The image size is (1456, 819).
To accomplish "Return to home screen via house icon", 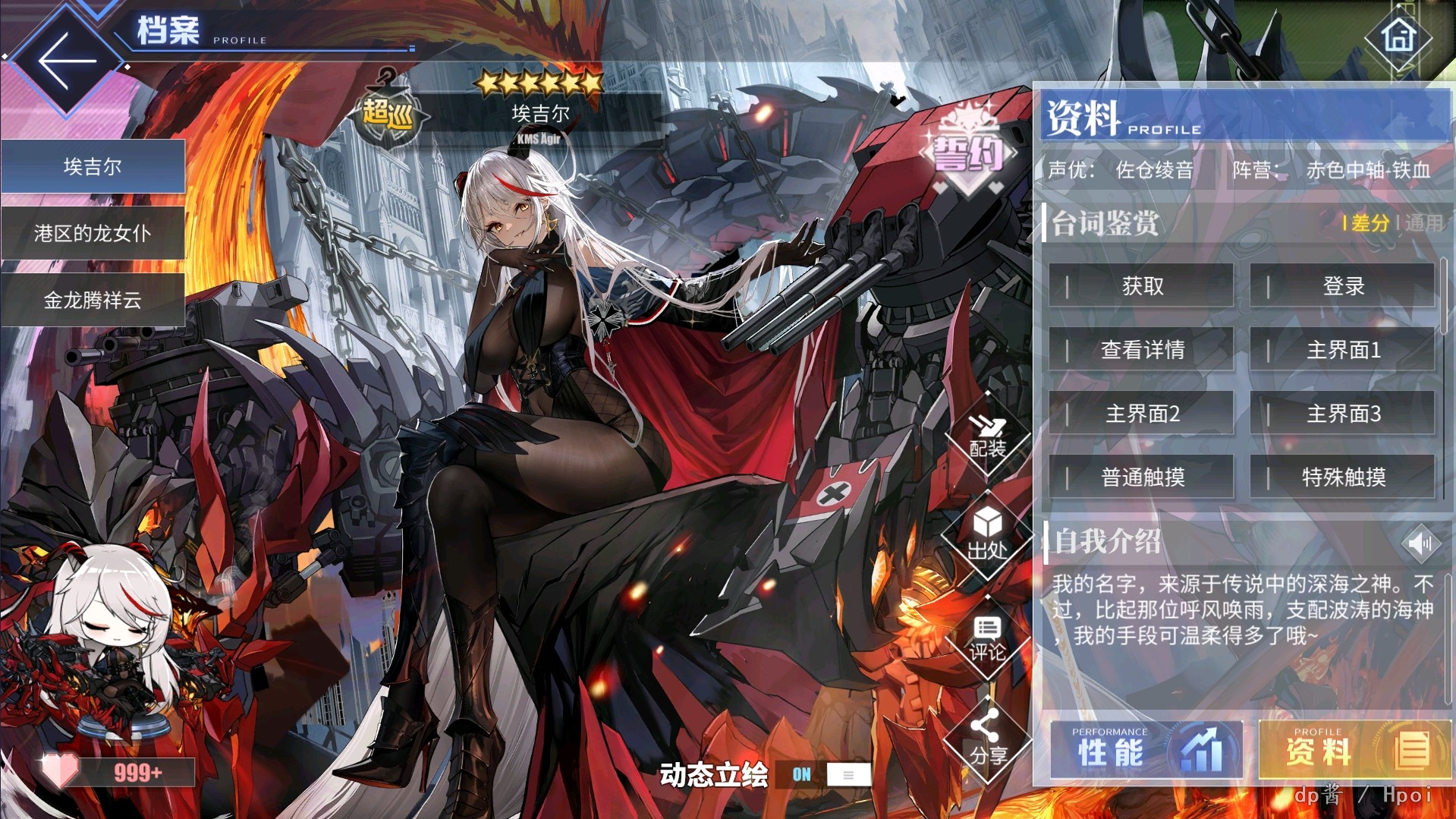I will click(1398, 36).
